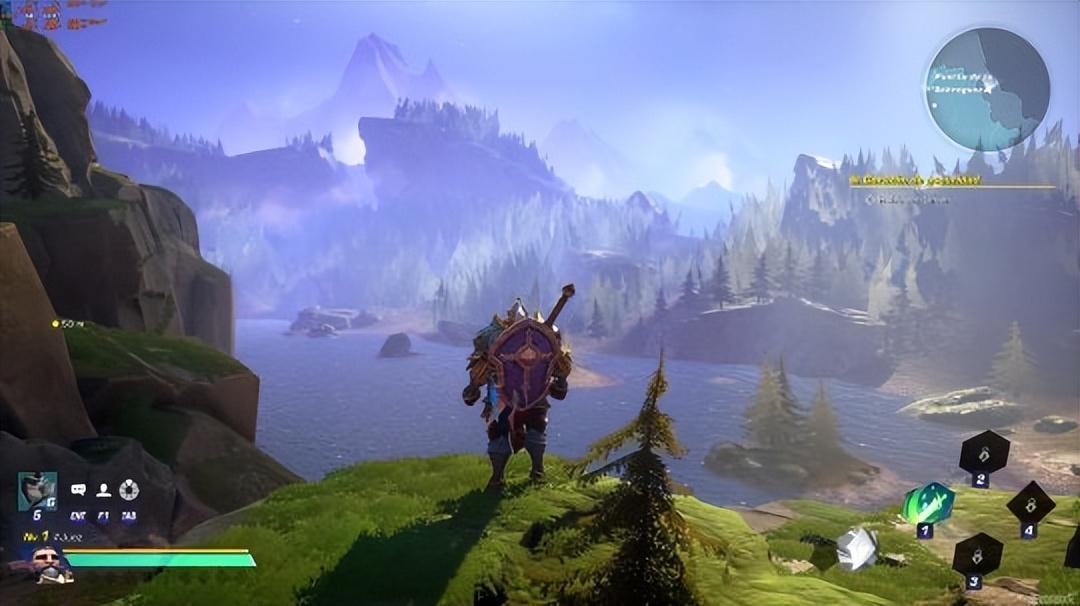This screenshot has width=1080, height=606.
Task: Use the white crystal item icon
Action: [x=857, y=549]
